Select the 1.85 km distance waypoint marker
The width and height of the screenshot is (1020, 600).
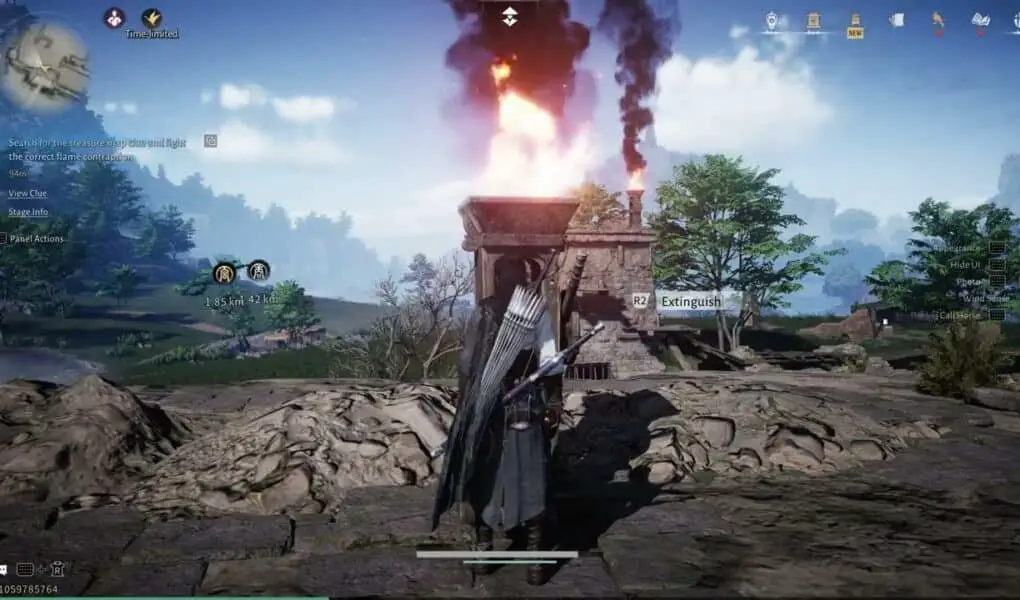(x=224, y=271)
